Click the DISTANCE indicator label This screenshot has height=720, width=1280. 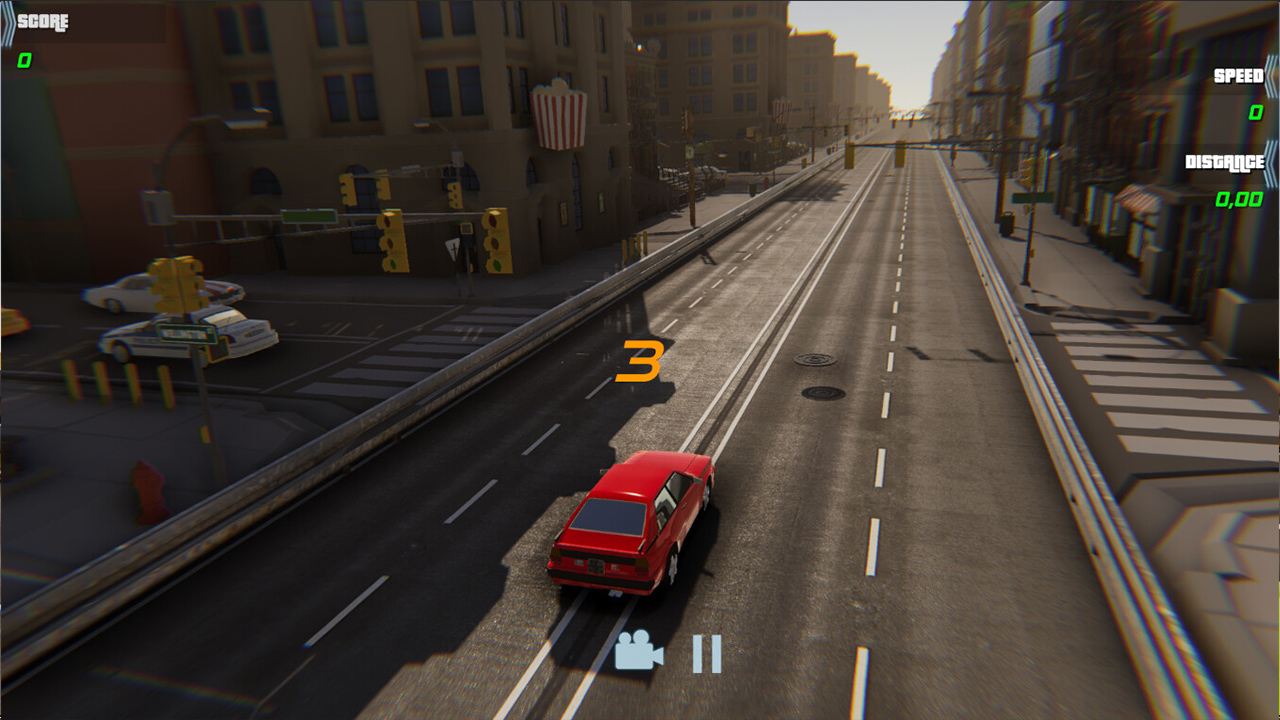point(1225,160)
